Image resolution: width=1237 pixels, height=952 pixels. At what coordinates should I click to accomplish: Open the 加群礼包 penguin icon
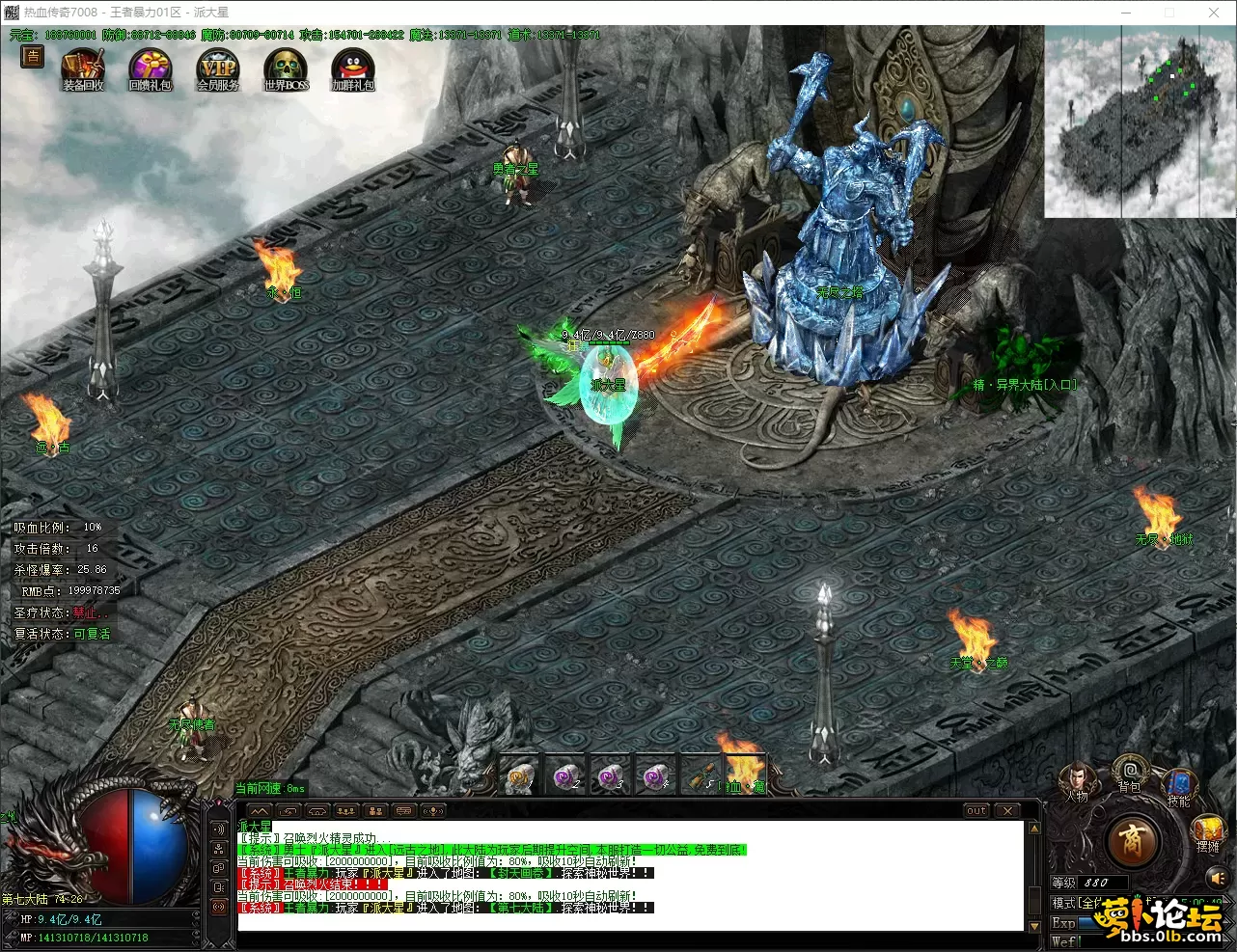coord(352,69)
